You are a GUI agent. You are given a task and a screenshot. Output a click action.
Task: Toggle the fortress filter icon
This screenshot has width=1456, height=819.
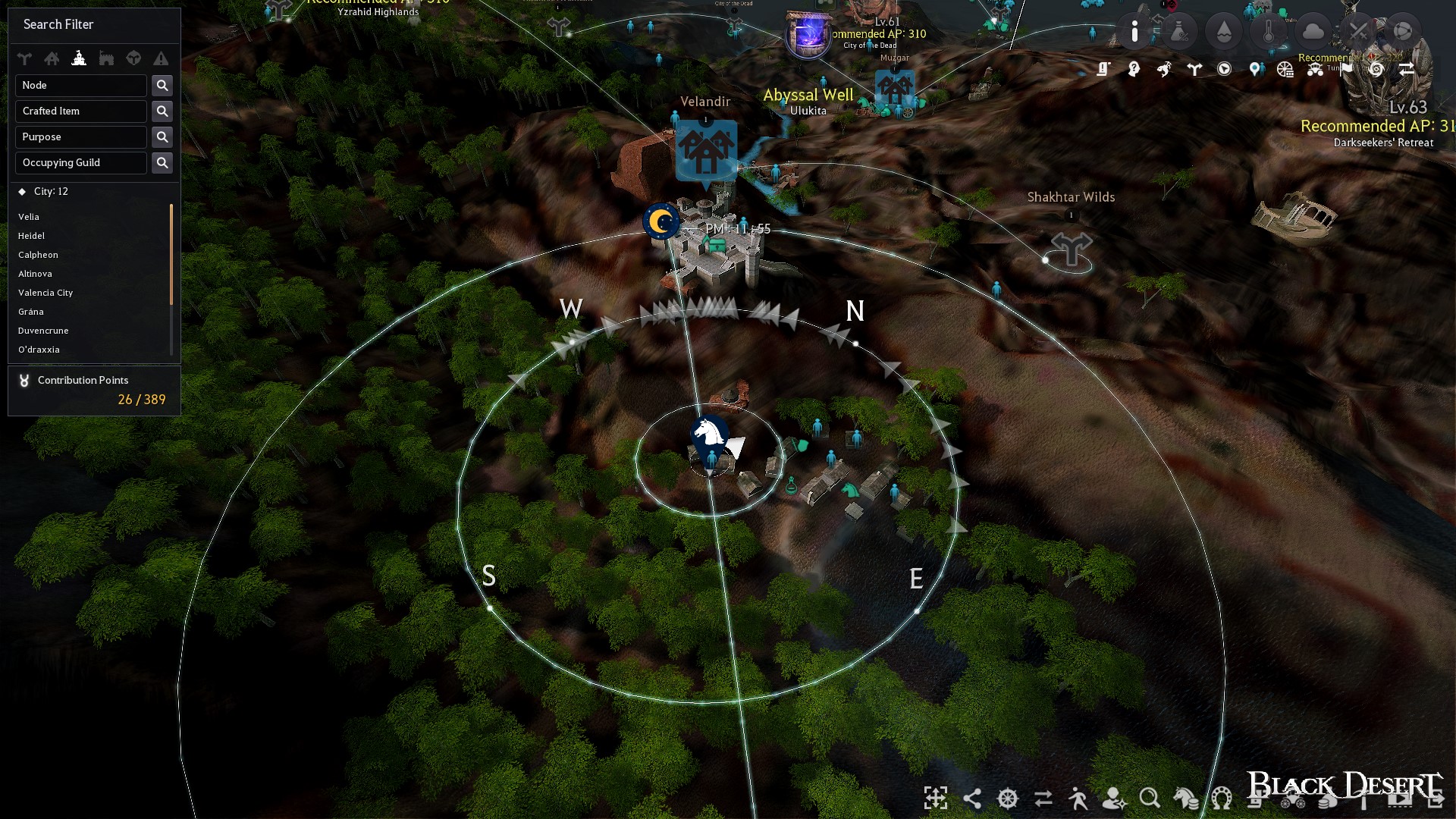[x=106, y=58]
